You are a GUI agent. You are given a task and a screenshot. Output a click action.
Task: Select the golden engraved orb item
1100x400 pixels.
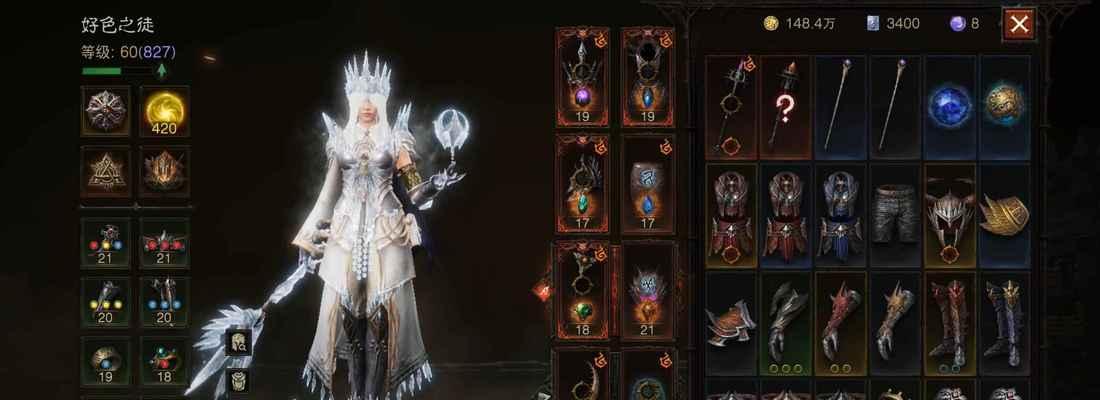click(1003, 107)
